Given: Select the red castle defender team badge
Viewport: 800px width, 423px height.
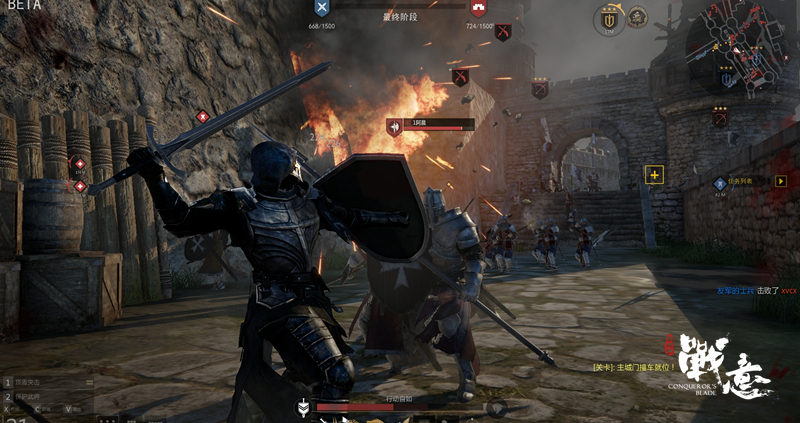Looking at the screenshot, I should coord(479,9).
